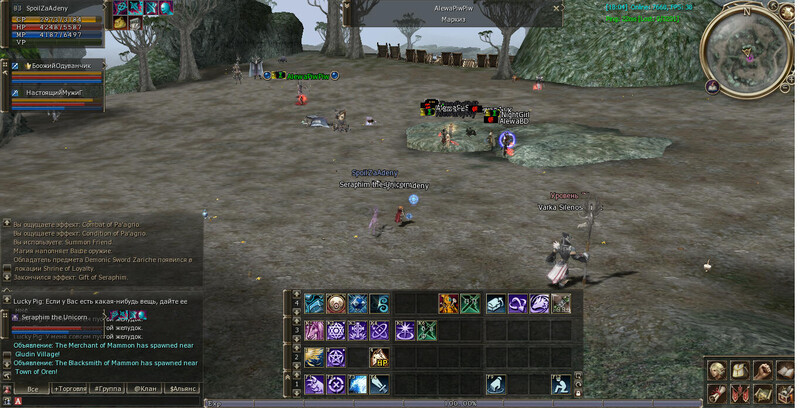This screenshot has height=408, width=800.
Task: Switch to the Все chat tab
Action: tap(33, 387)
